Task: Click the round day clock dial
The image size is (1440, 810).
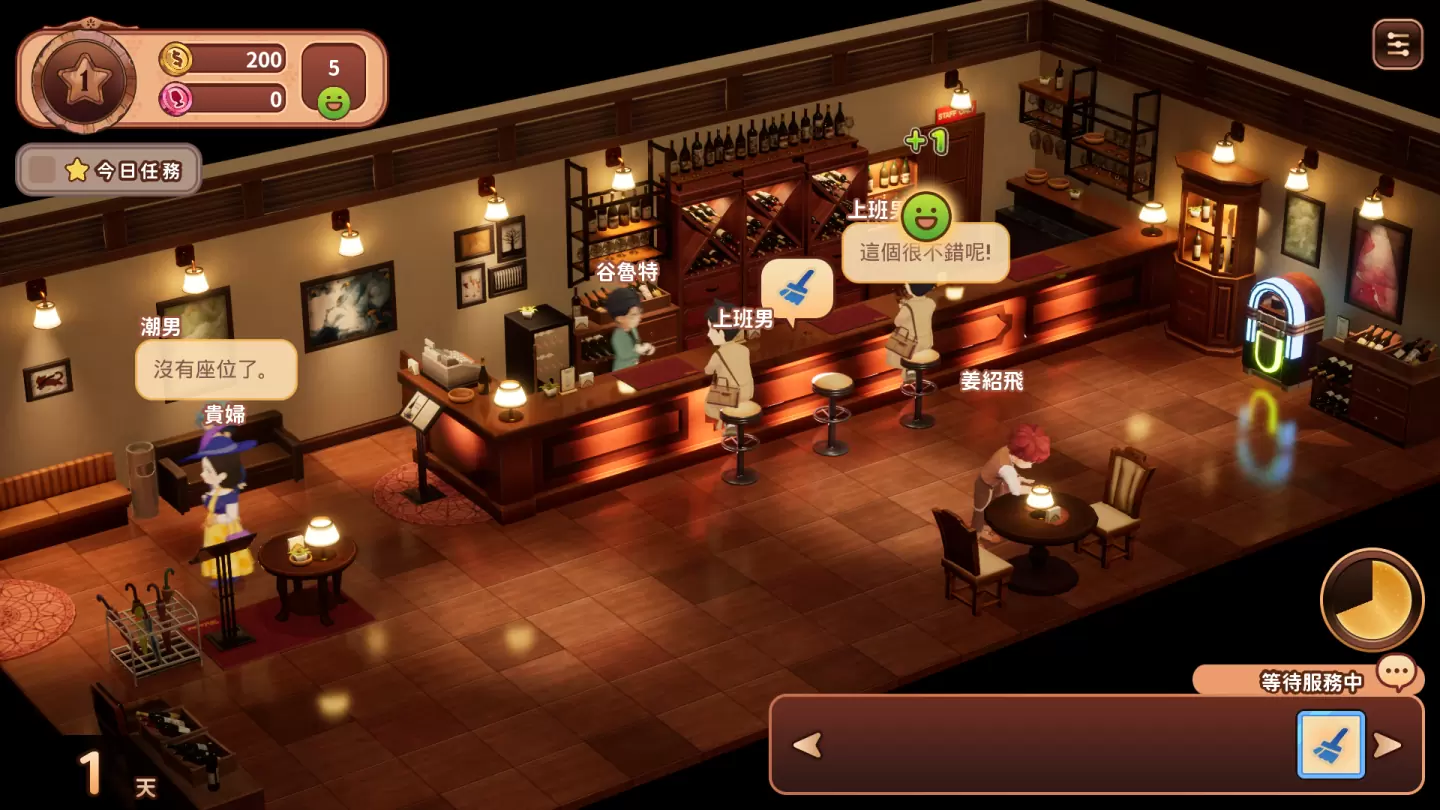Action: [x=1372, y=599]
